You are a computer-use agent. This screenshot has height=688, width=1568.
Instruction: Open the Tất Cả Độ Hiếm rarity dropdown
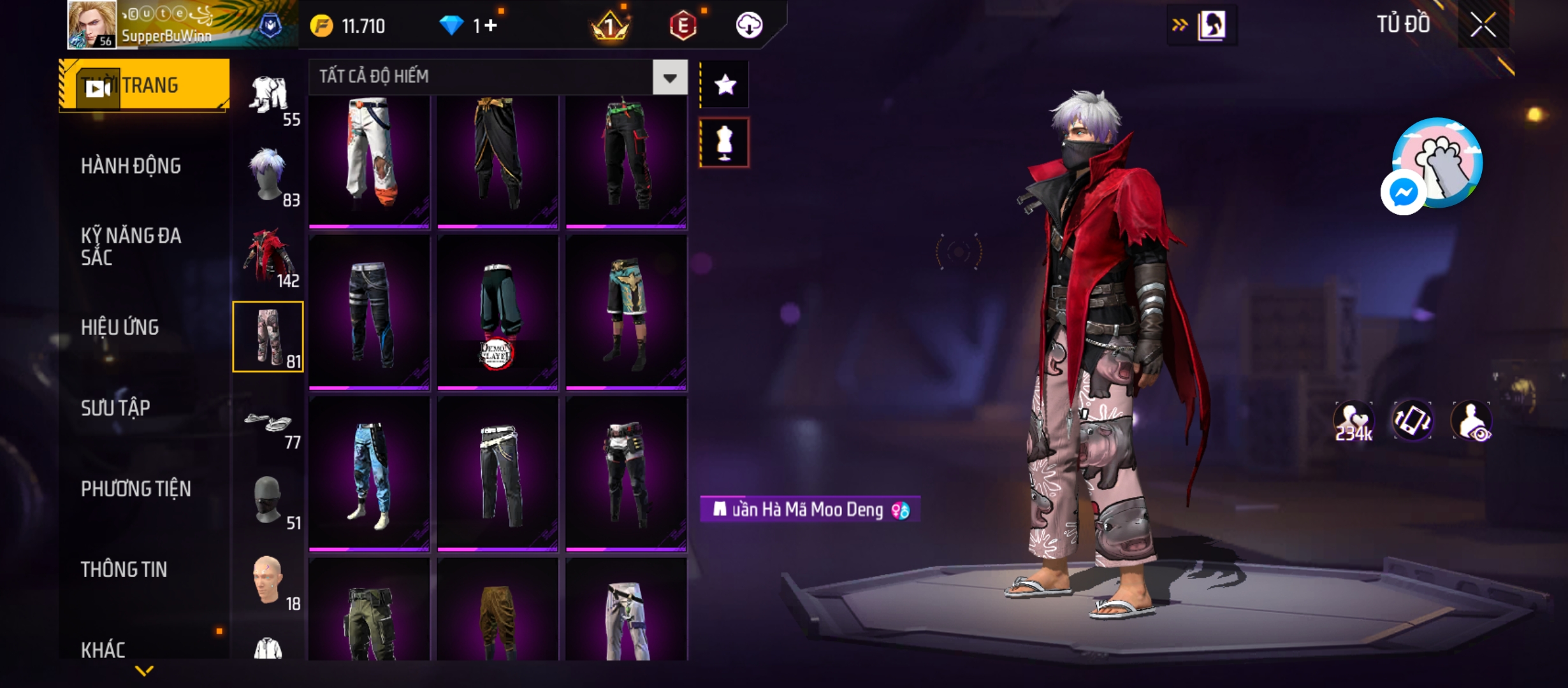[x=669, y=78]
